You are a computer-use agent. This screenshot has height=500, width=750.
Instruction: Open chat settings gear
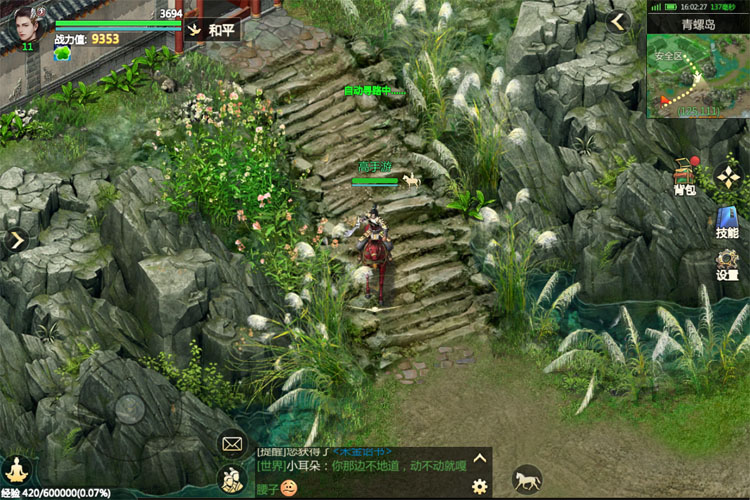[x=479, y=486]
